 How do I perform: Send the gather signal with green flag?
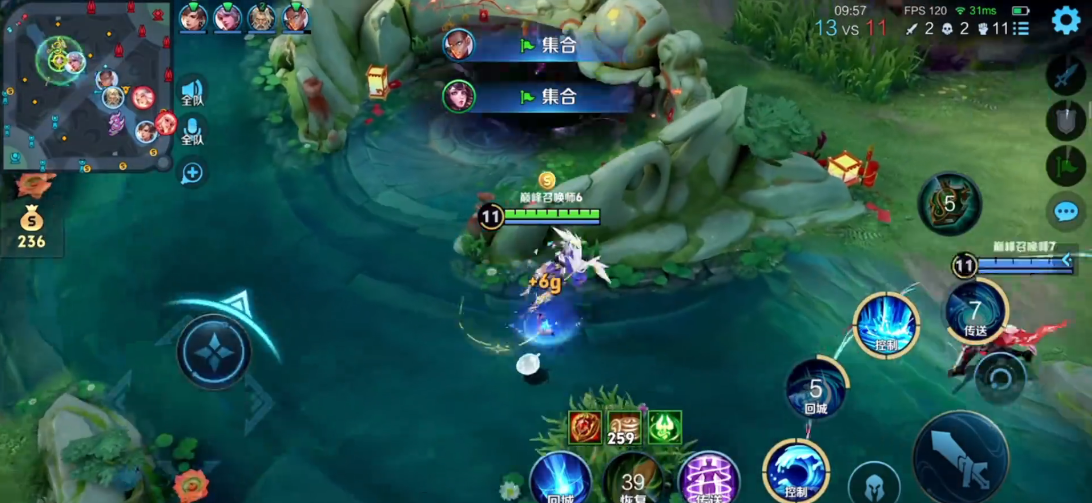1065,165
